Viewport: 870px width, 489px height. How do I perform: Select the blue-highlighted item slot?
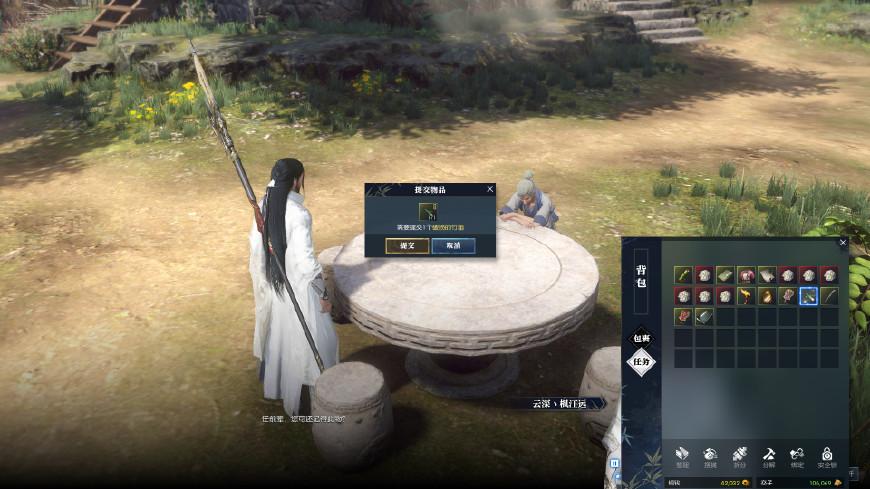808,296
